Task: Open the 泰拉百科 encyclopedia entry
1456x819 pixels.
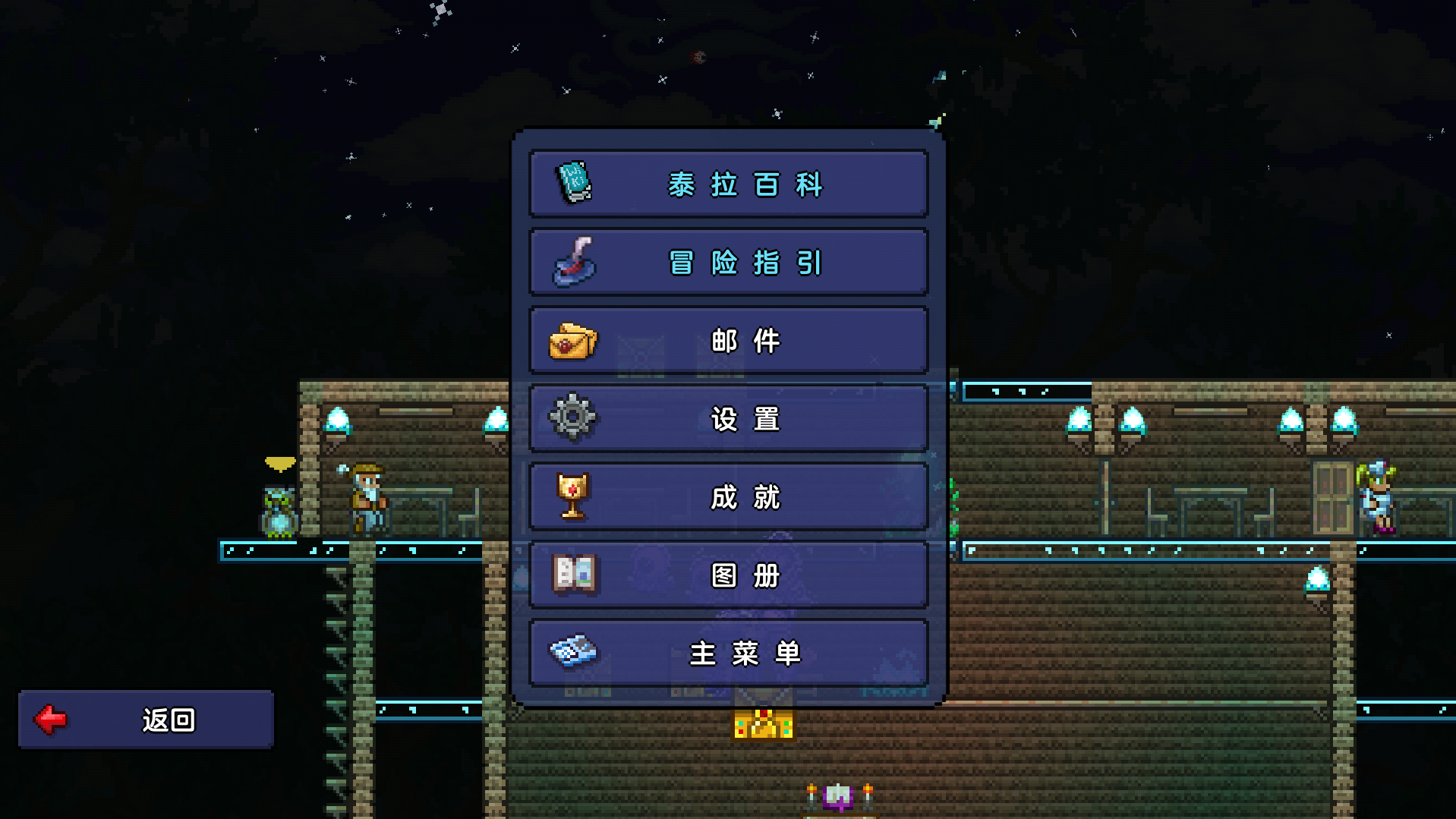Action: 728,184
